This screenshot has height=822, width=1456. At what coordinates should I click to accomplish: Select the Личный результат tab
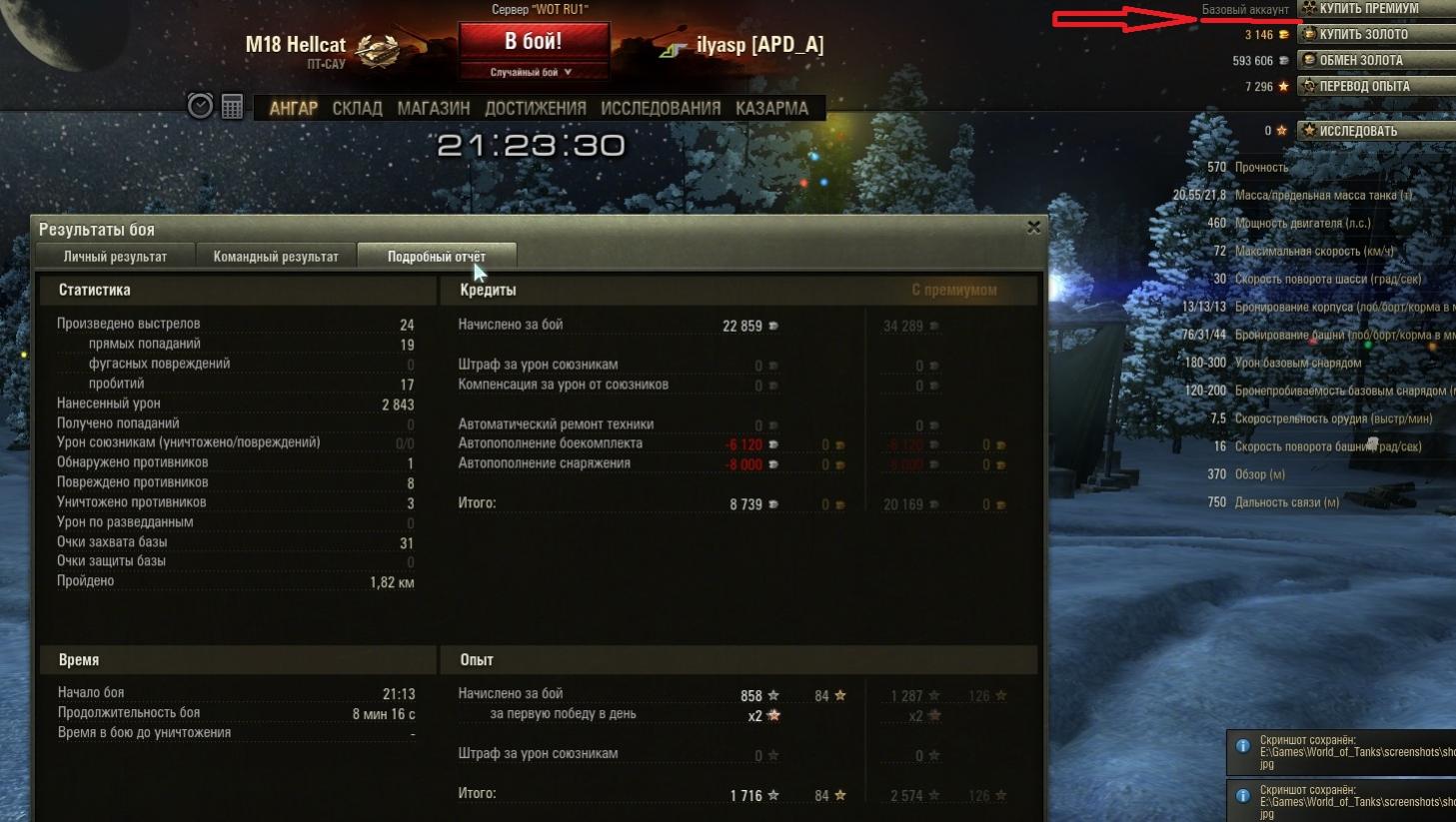[115, 257]
